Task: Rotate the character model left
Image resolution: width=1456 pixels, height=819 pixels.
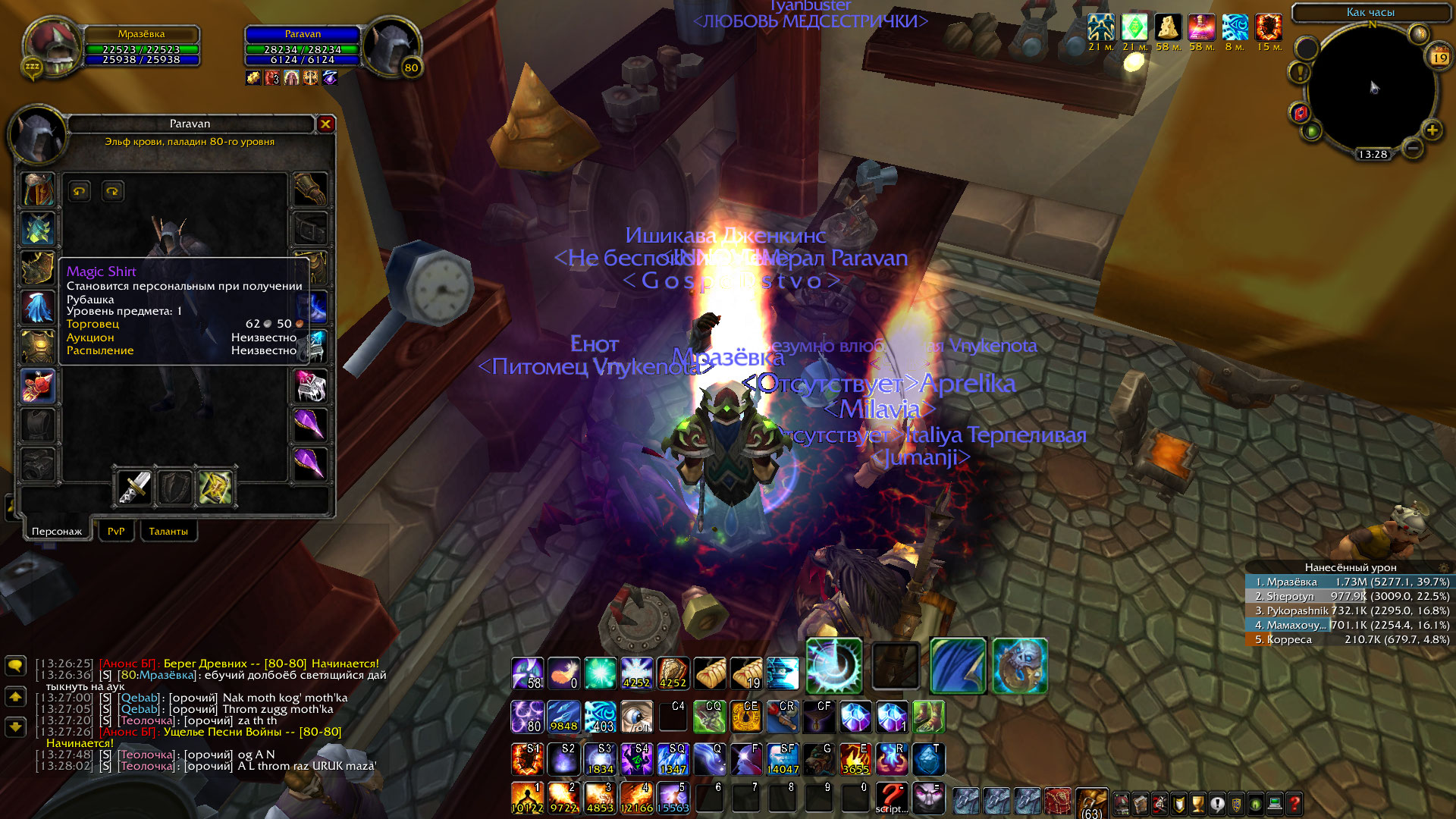Action: point(79,191)
